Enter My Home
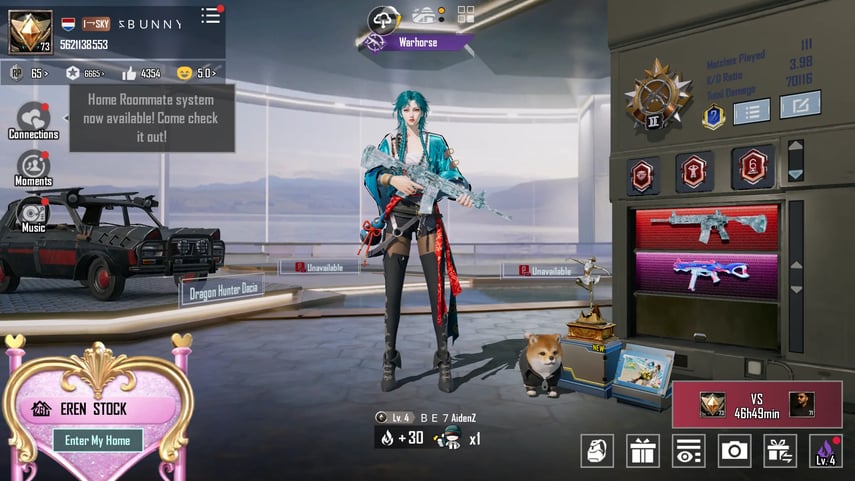This screenshot has height=481, width=855. click(97, 440)
